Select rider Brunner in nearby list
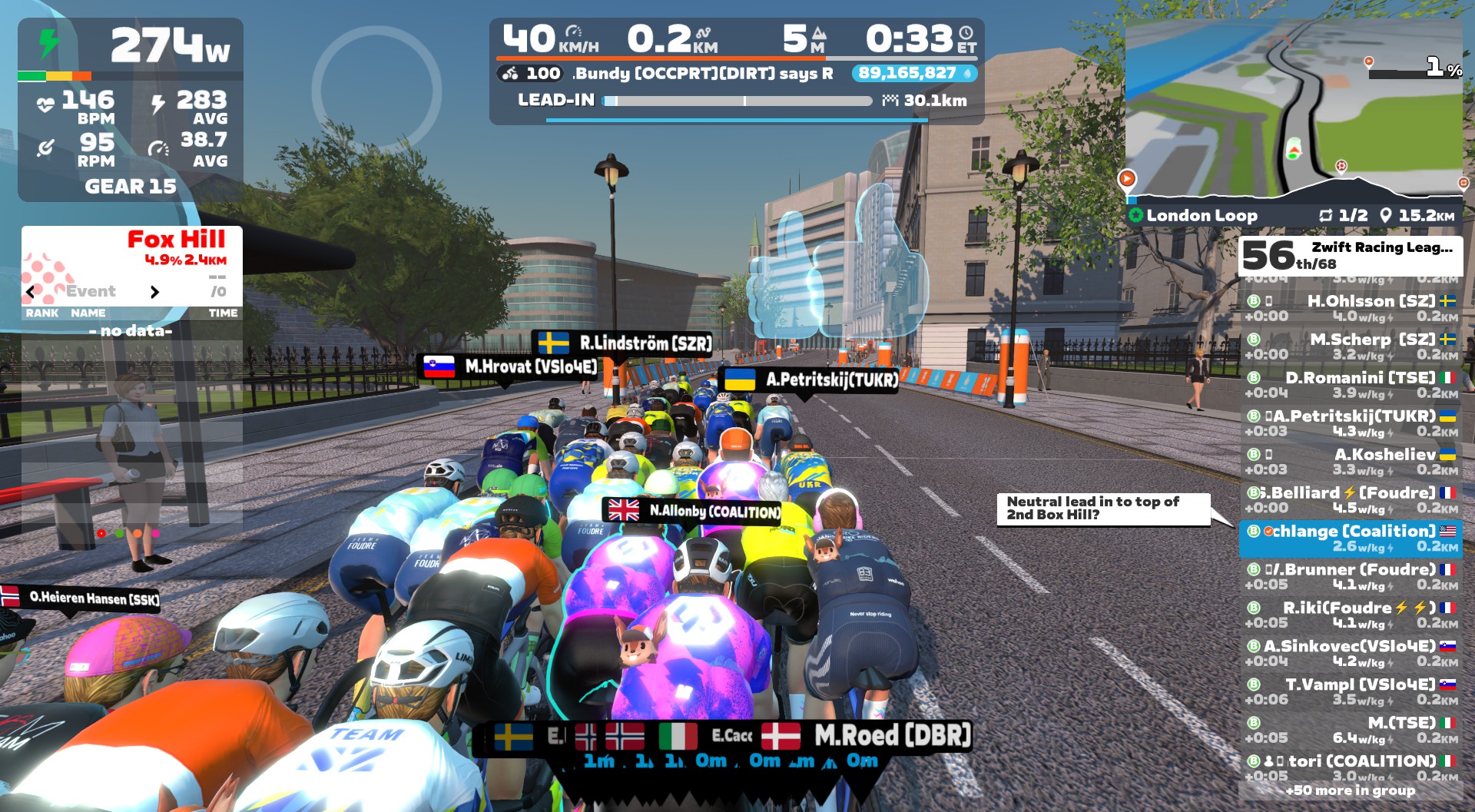The height and width of the screenshot is (812, 1475). tap(1351, 577)
